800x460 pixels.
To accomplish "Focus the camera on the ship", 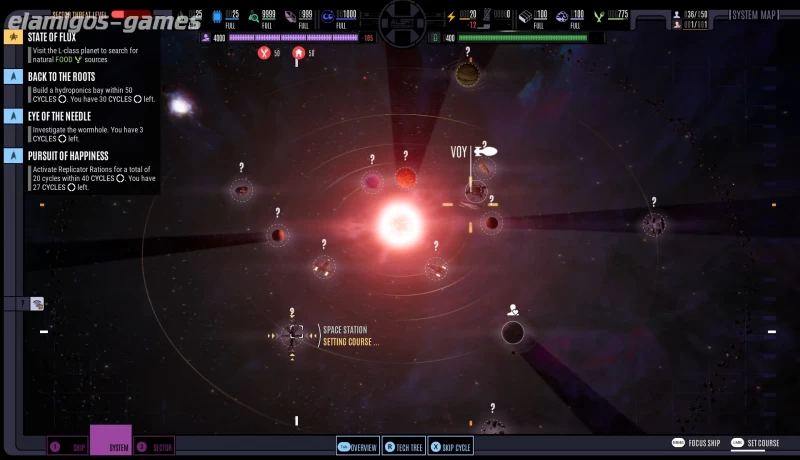I will [x=697, y=442].
